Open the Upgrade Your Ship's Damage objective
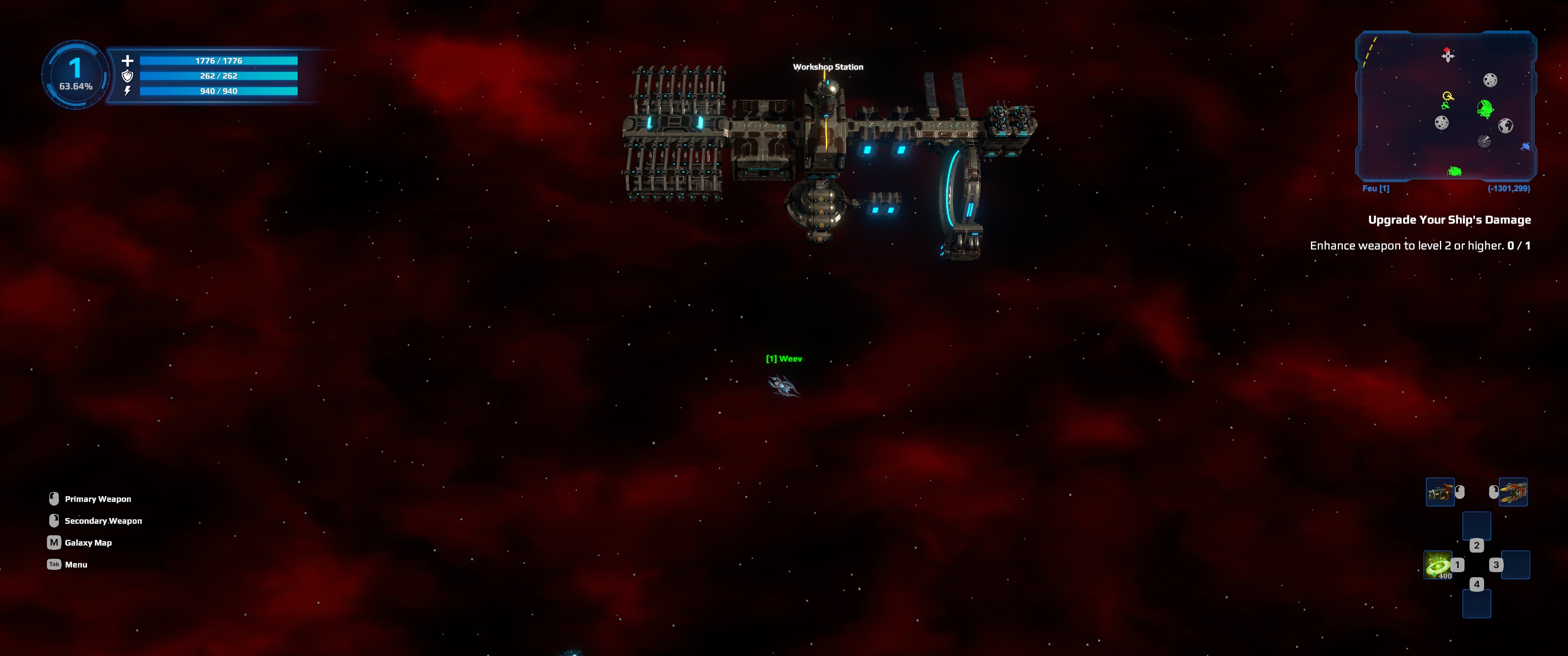Viewport: 1568px width, 656px height. 1449,220
